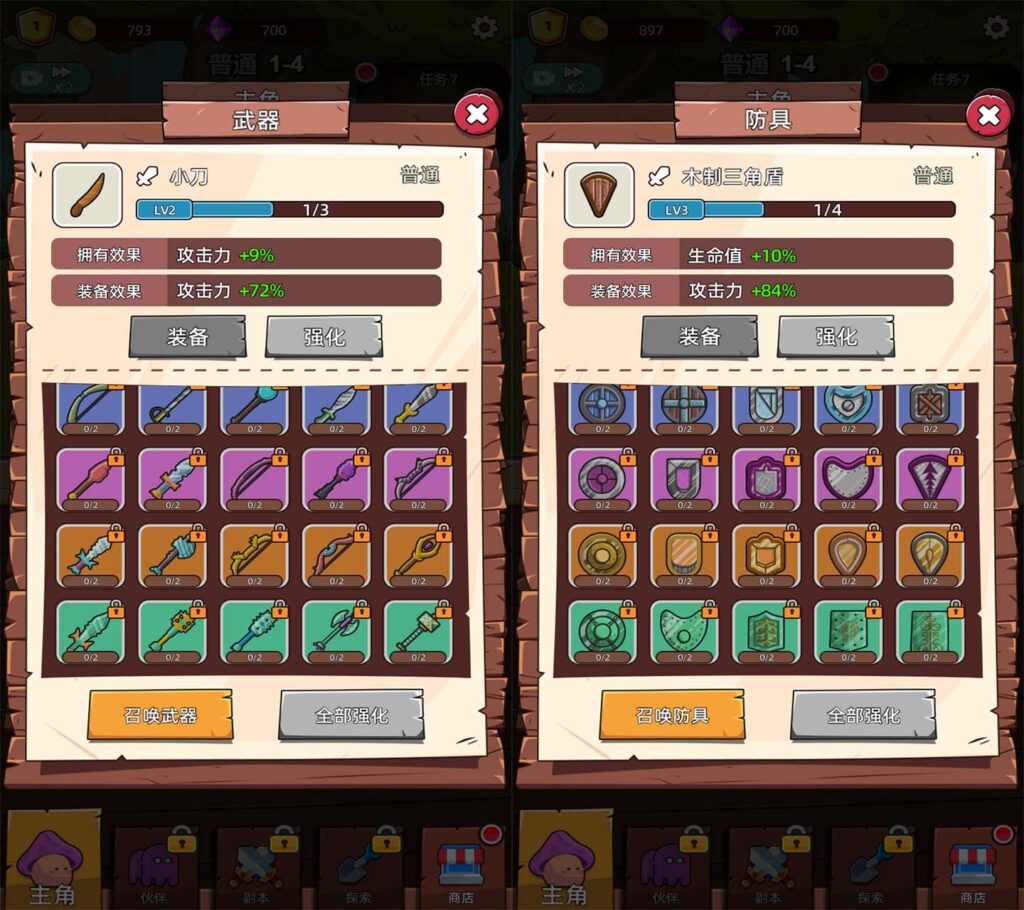Click the orange 召唤武器 button

coord(160,715)
